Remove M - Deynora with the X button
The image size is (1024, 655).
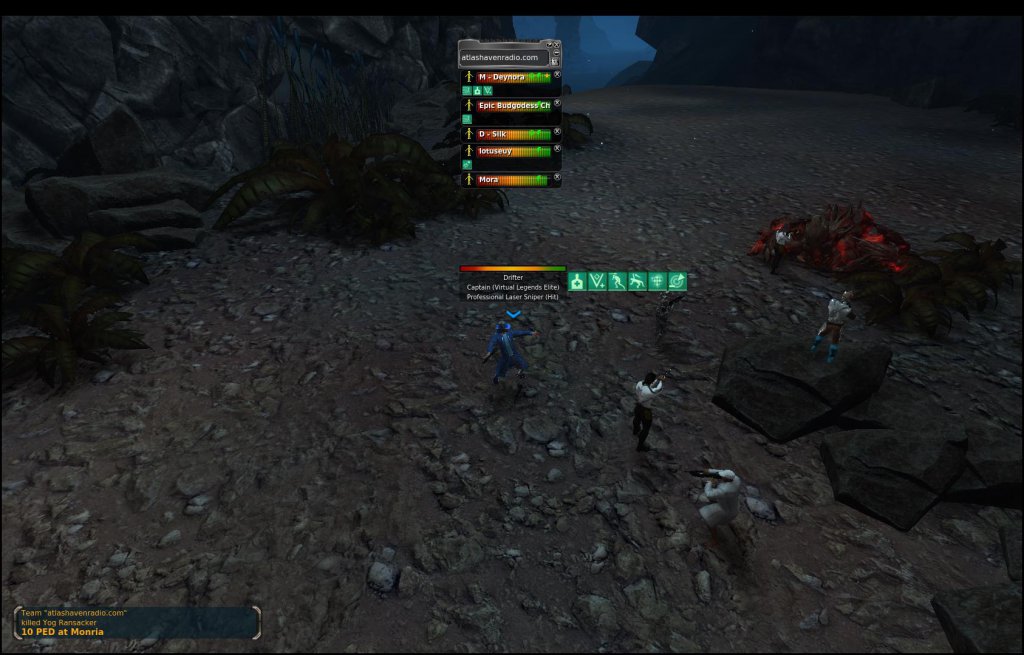pos(557,75)
